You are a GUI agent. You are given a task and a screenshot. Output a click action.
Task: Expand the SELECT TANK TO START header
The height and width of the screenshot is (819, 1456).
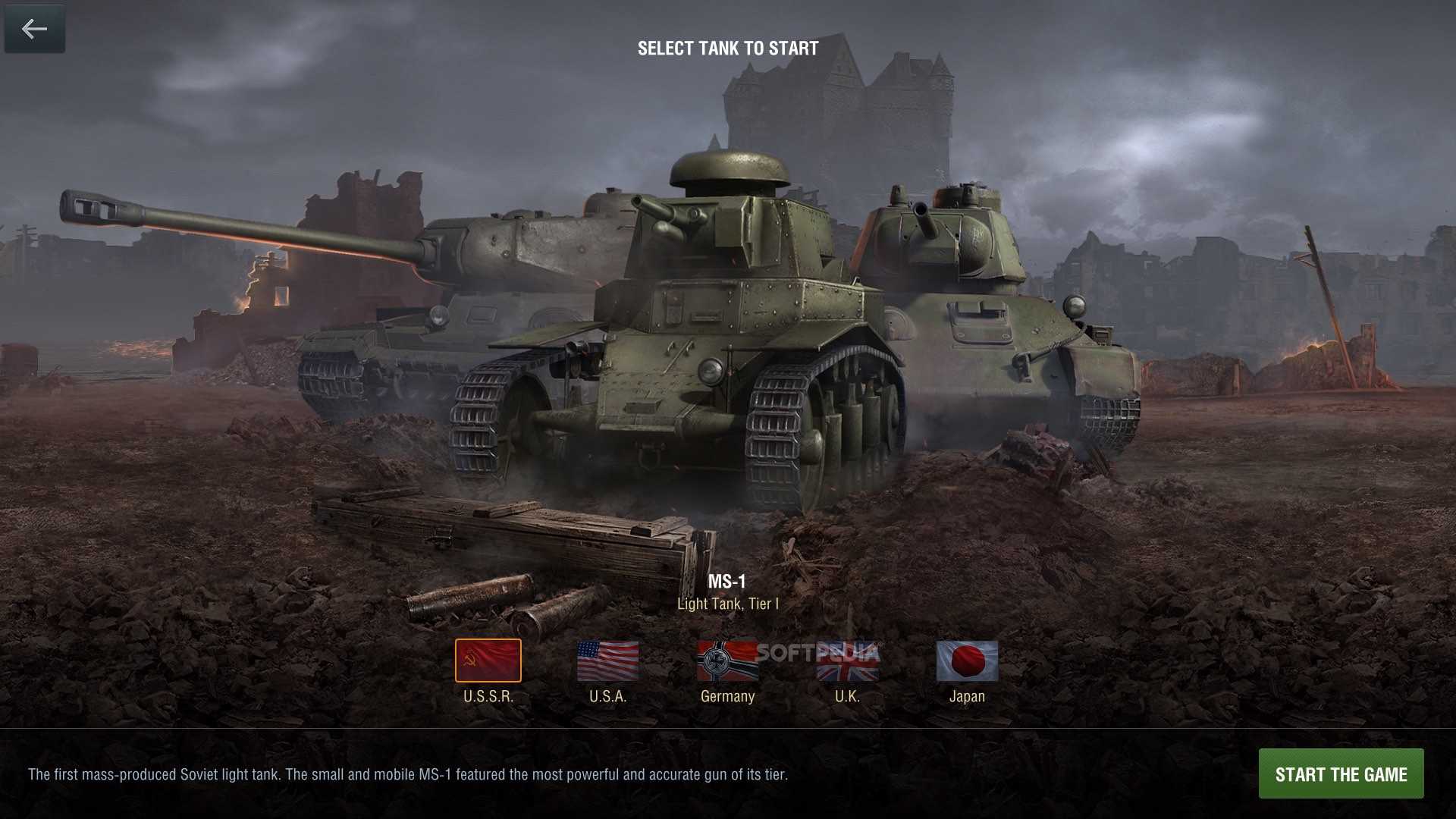(x=727, y=49)
